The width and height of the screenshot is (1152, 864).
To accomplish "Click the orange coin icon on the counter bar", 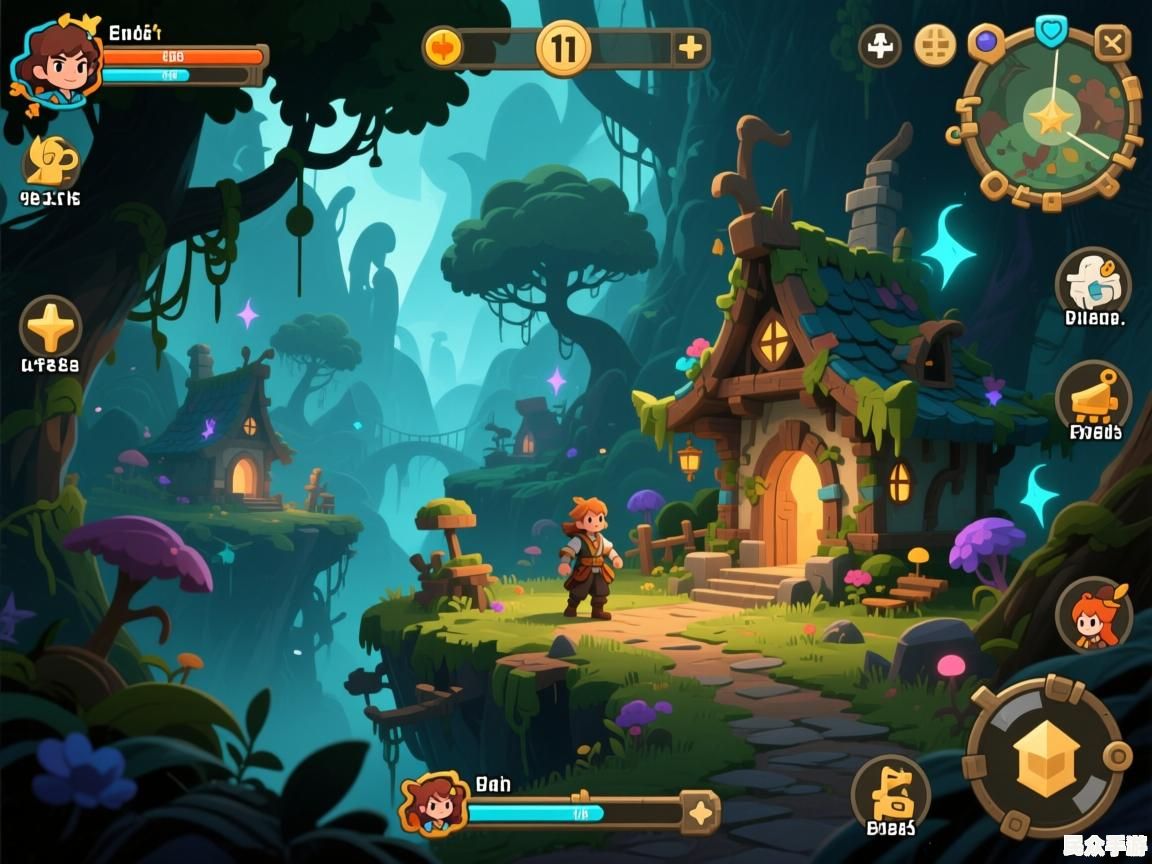I will tap(443, 47).
